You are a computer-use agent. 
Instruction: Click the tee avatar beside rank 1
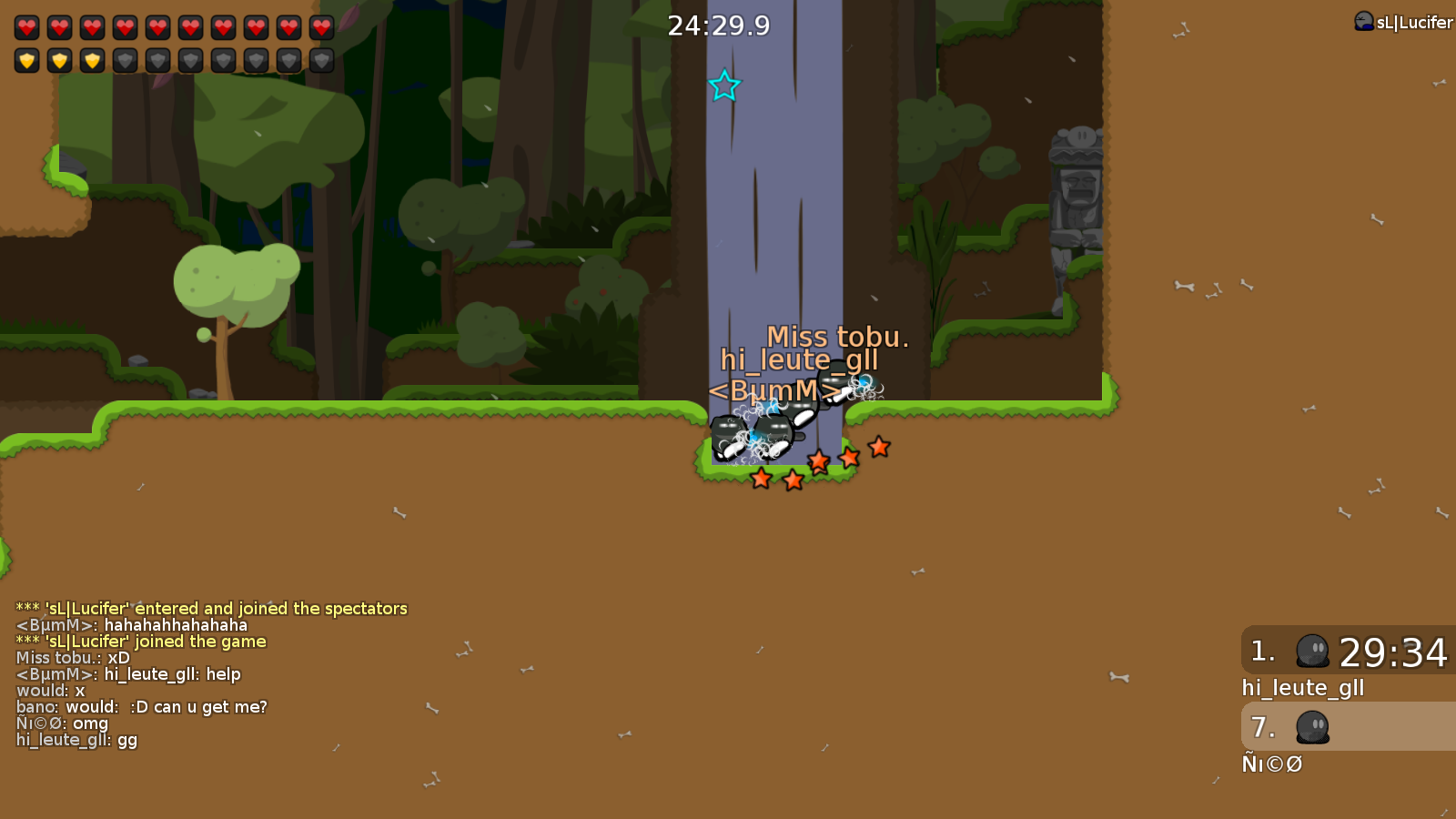[1313, 652]
